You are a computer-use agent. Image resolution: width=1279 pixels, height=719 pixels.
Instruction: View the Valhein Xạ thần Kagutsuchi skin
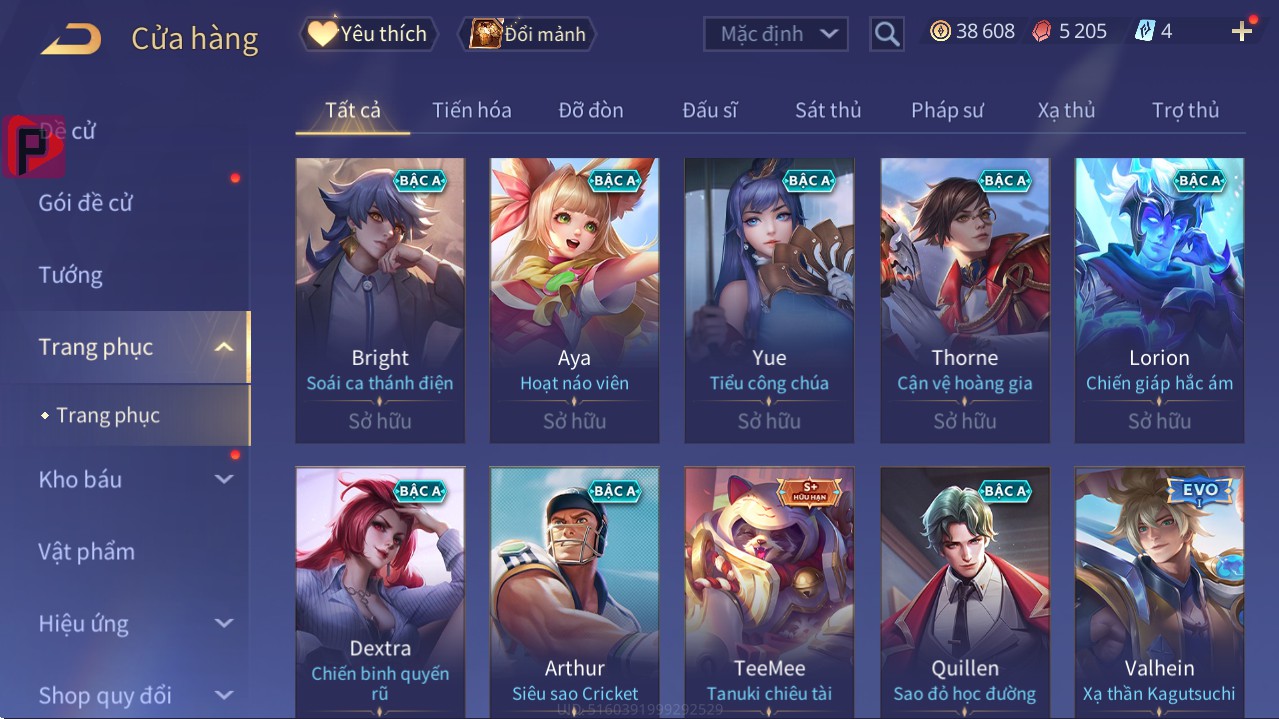tap(1159, 592)
